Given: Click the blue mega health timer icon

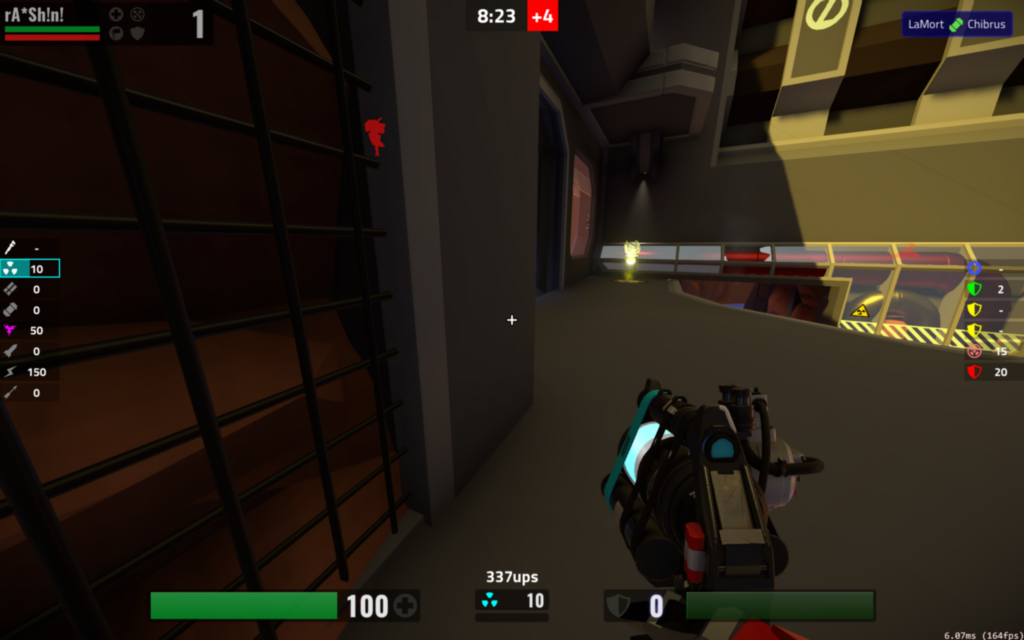Looking at the screenshot, I should (974, 268).
